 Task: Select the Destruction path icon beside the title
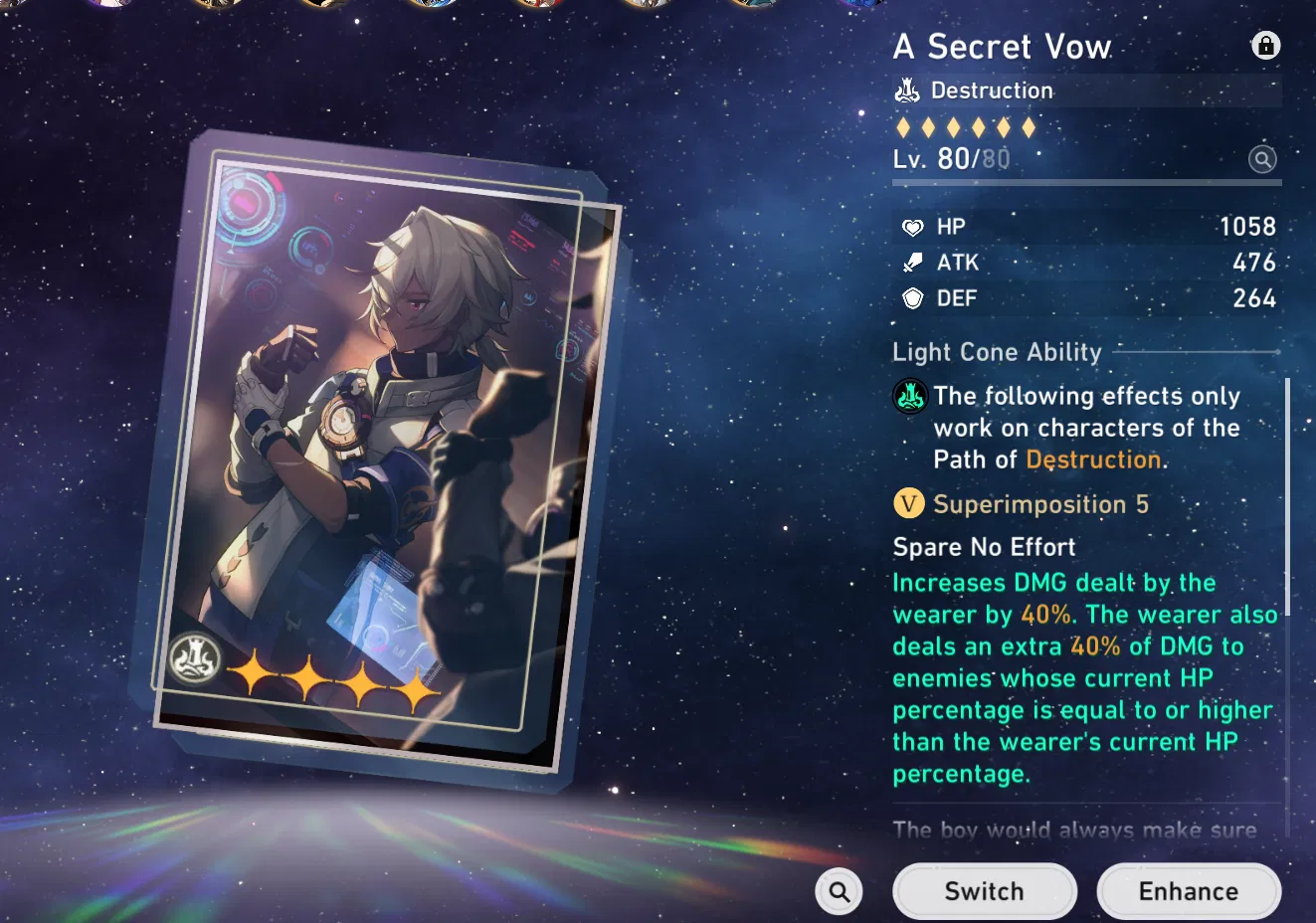pyautogui.click(x=906, y=90)
